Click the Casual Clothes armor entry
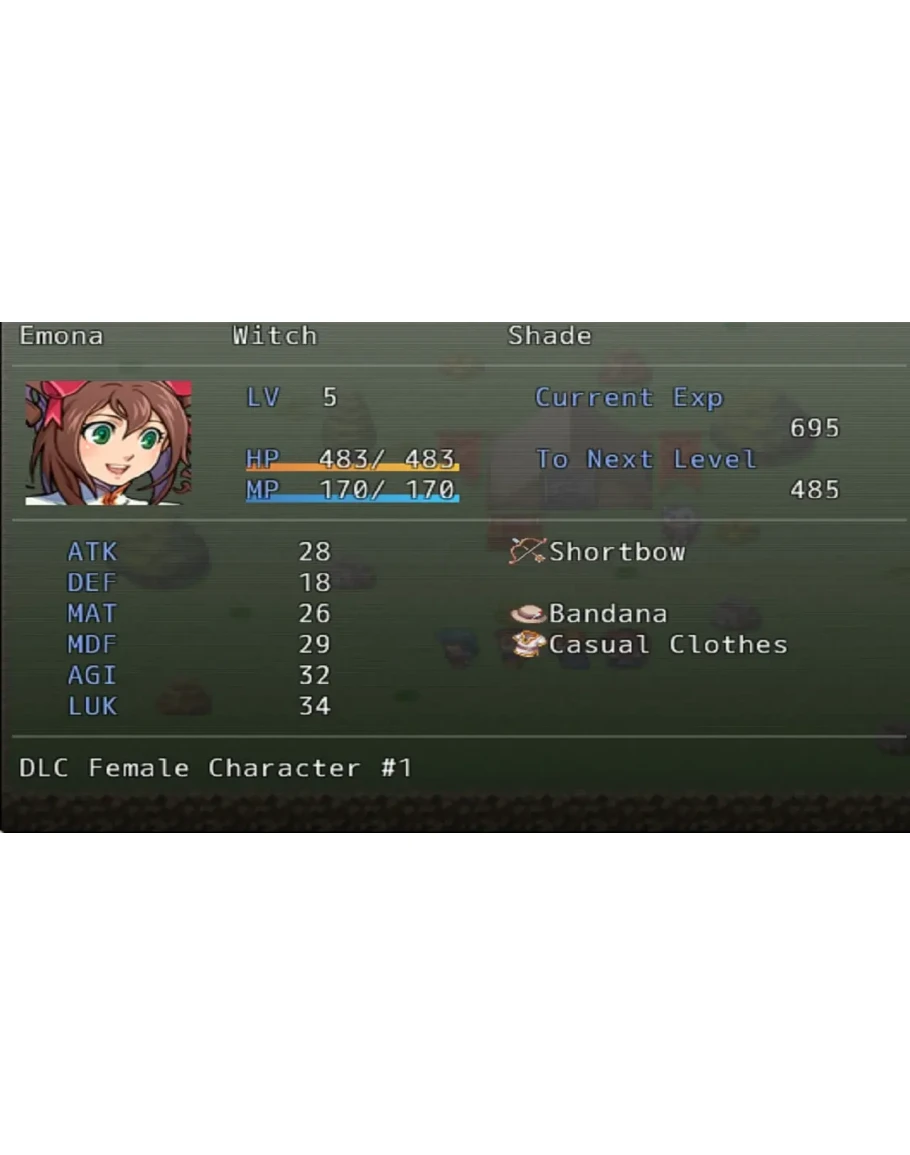Image resolution: width=910 pixels, height=1155 pixels. click(x=650, y=644)
